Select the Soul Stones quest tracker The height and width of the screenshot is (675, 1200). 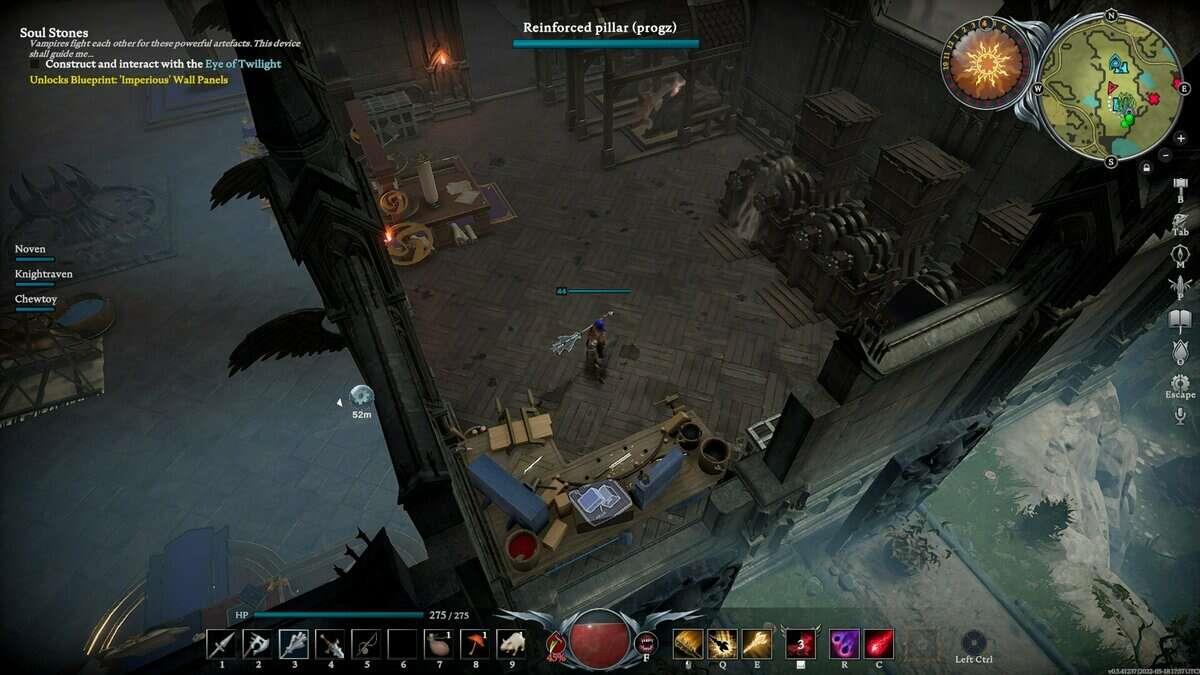[x=54, y=33]
